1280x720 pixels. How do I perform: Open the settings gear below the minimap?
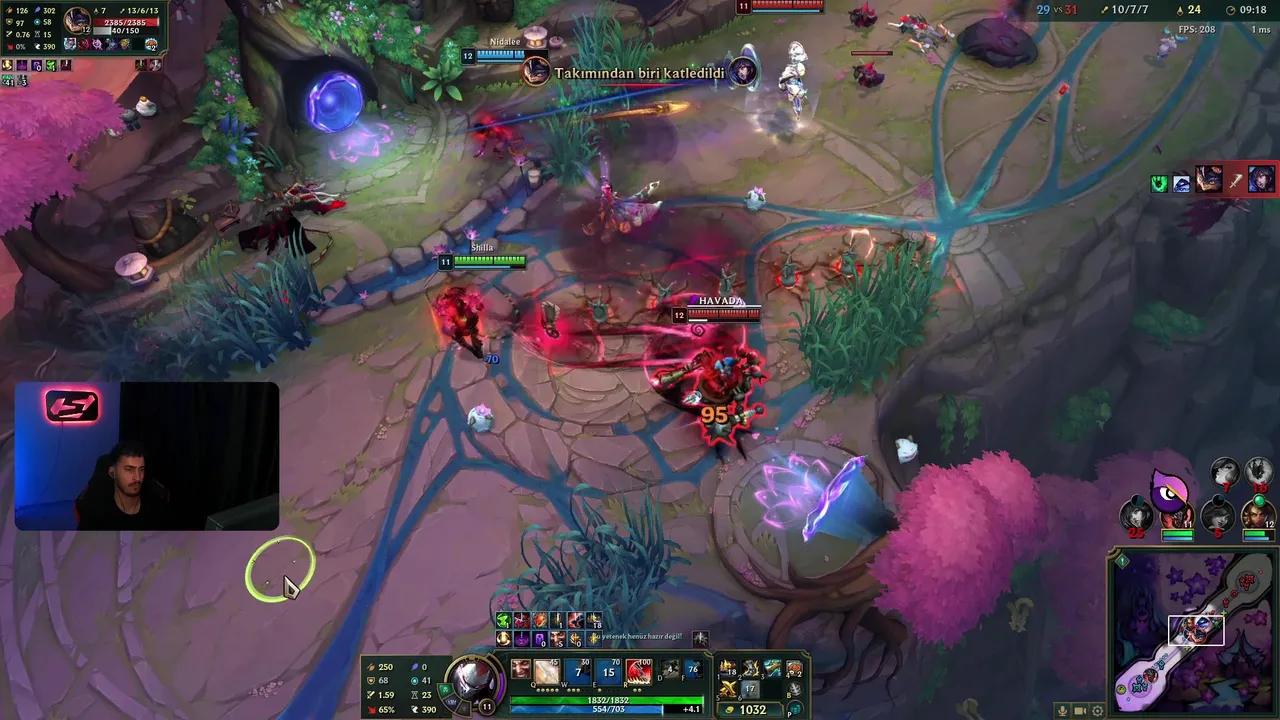[x=1097, y=711]
